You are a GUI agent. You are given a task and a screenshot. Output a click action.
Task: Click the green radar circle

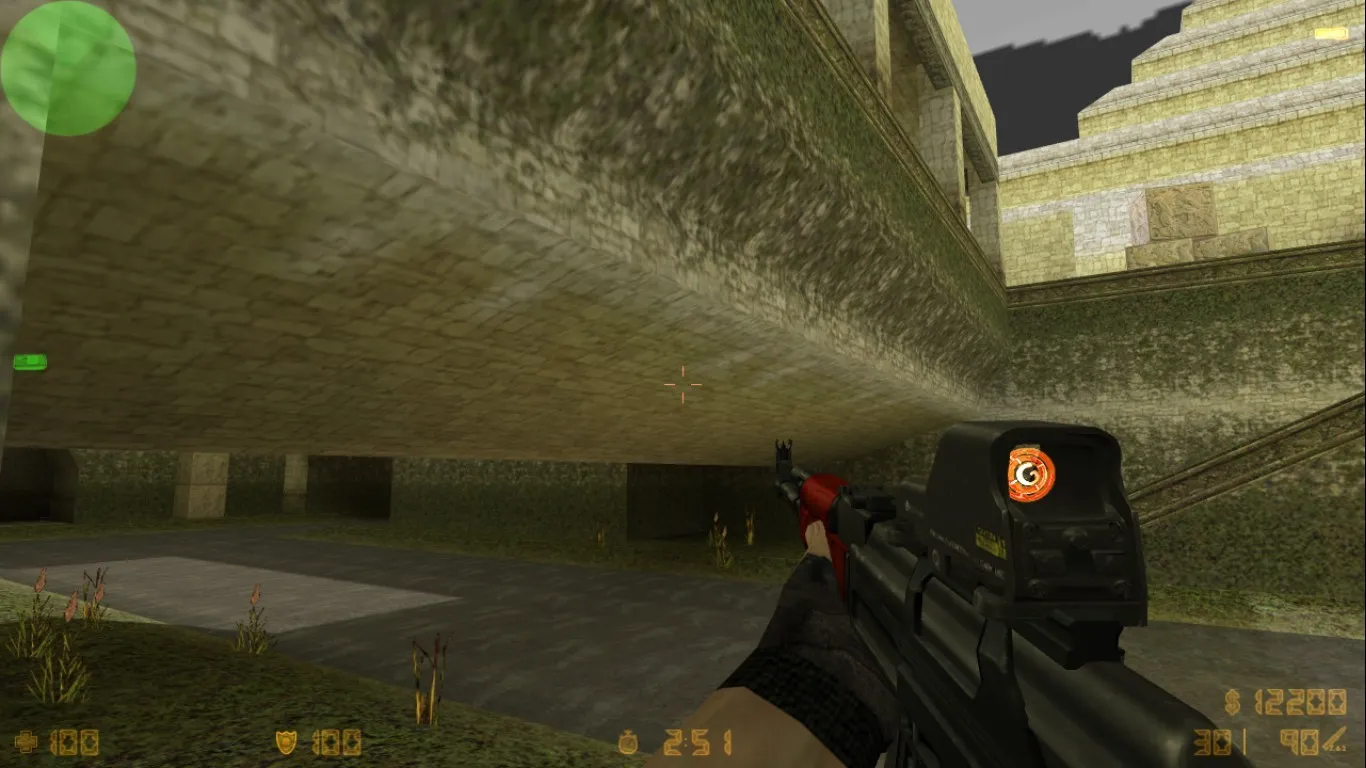67,65
